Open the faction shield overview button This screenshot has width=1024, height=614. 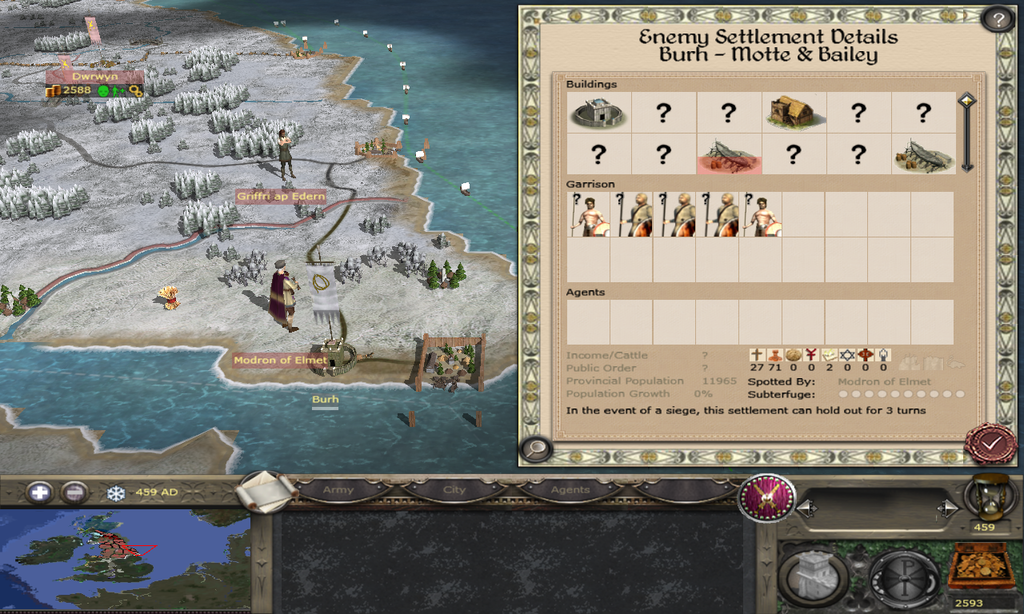tap(767, 497)
